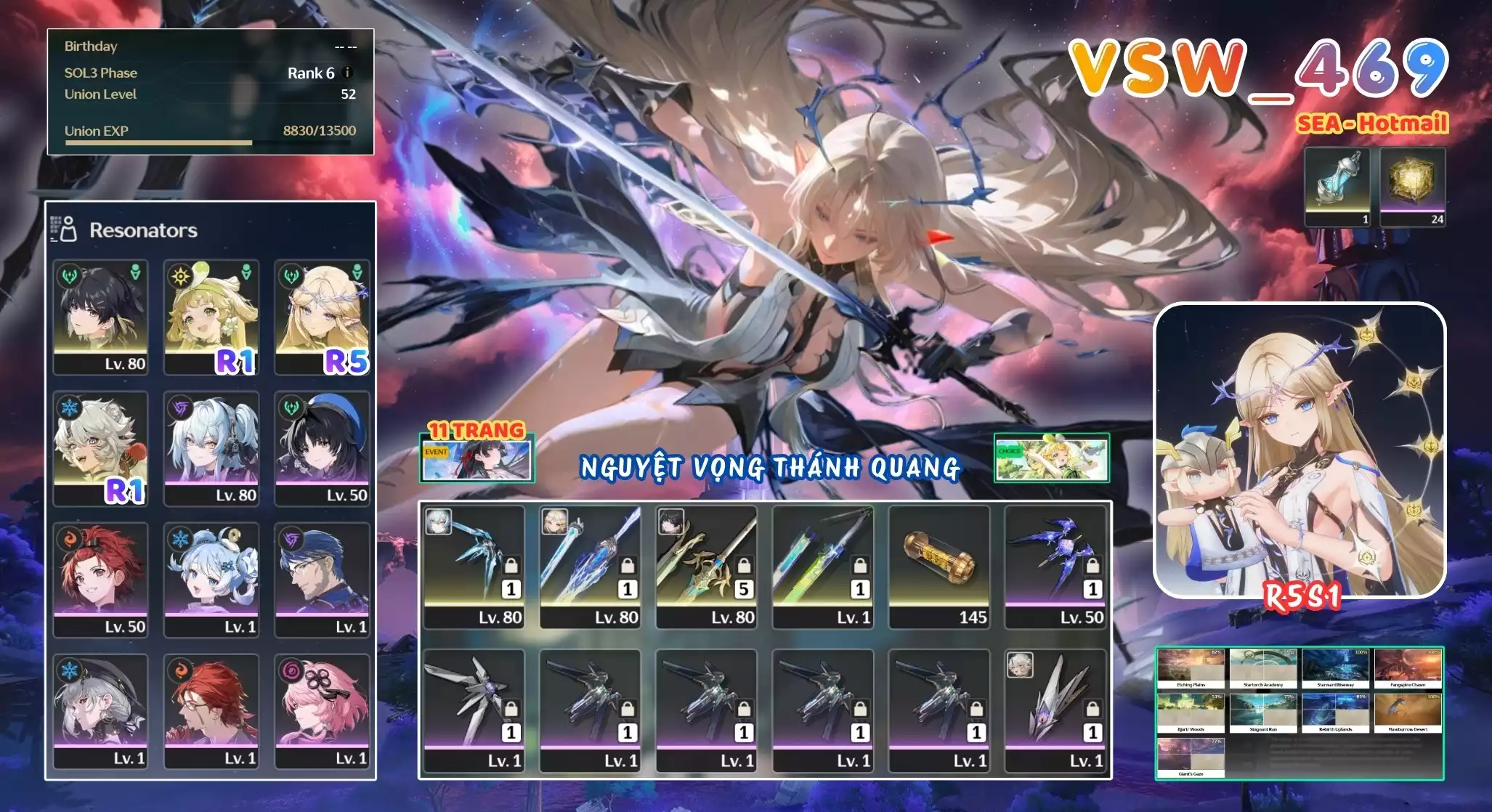
Task: Click the Fangspire Chasm map thumbnail
Action: click(1408, 665)
